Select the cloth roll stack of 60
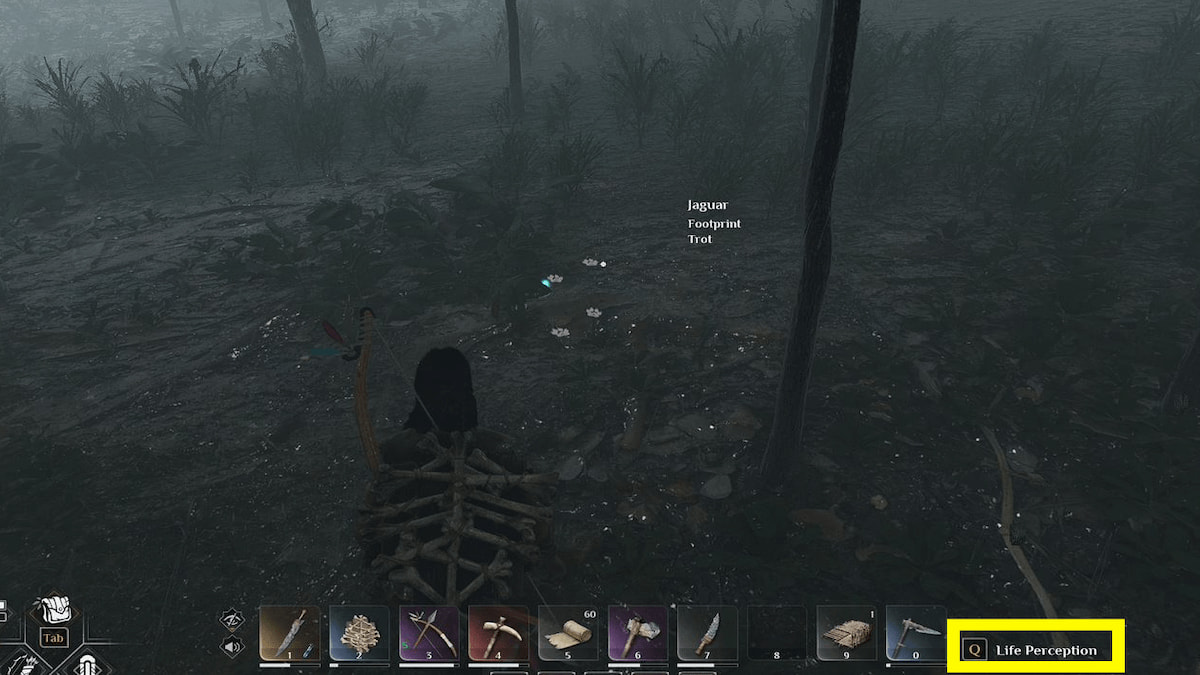Screen dimensions: 1200x675 point(568,632)
